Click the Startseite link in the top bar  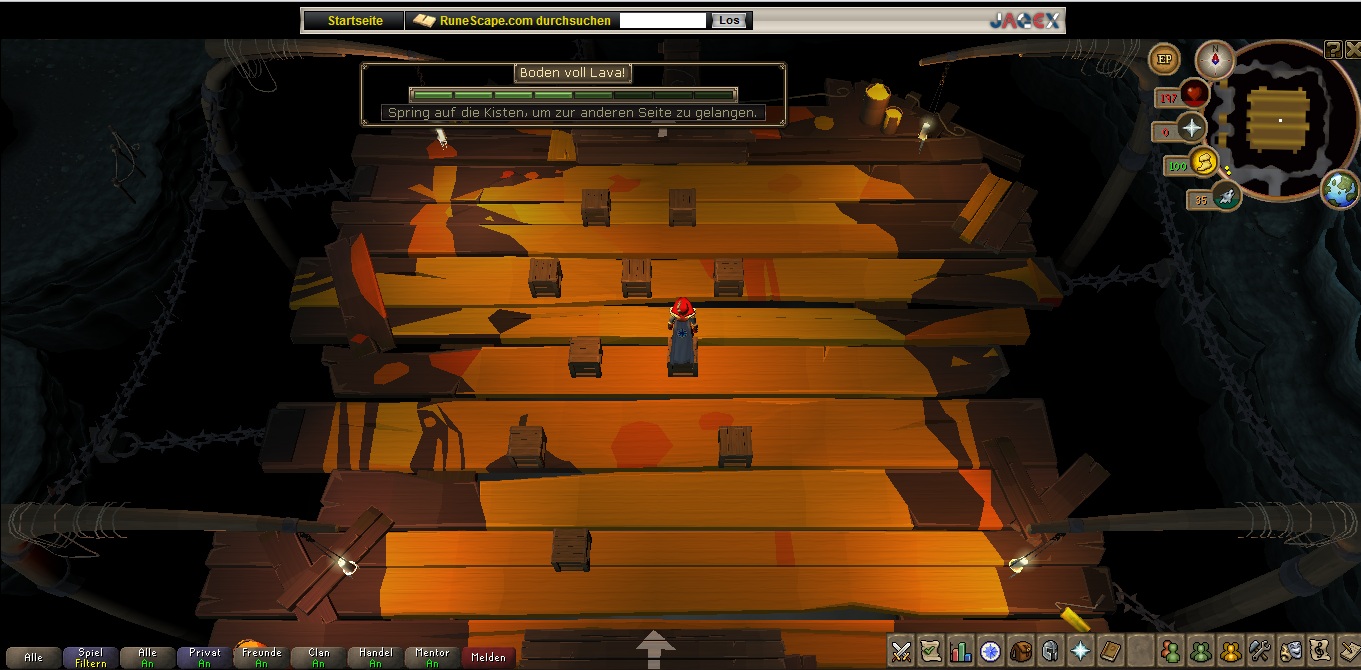pos(355,20)
